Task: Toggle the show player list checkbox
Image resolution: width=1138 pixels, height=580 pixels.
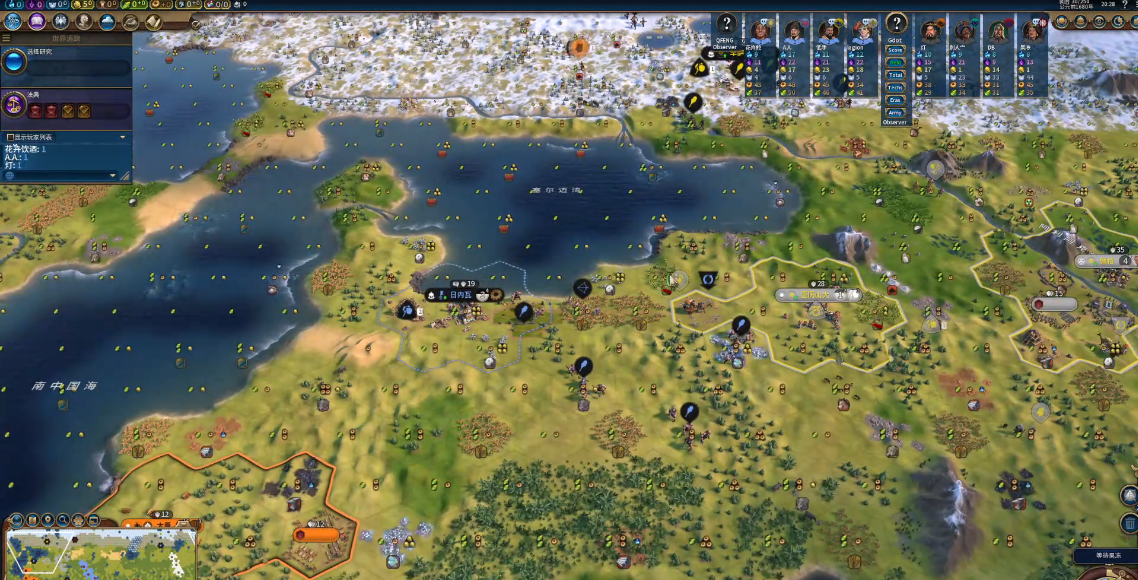Action: (11, 137)
